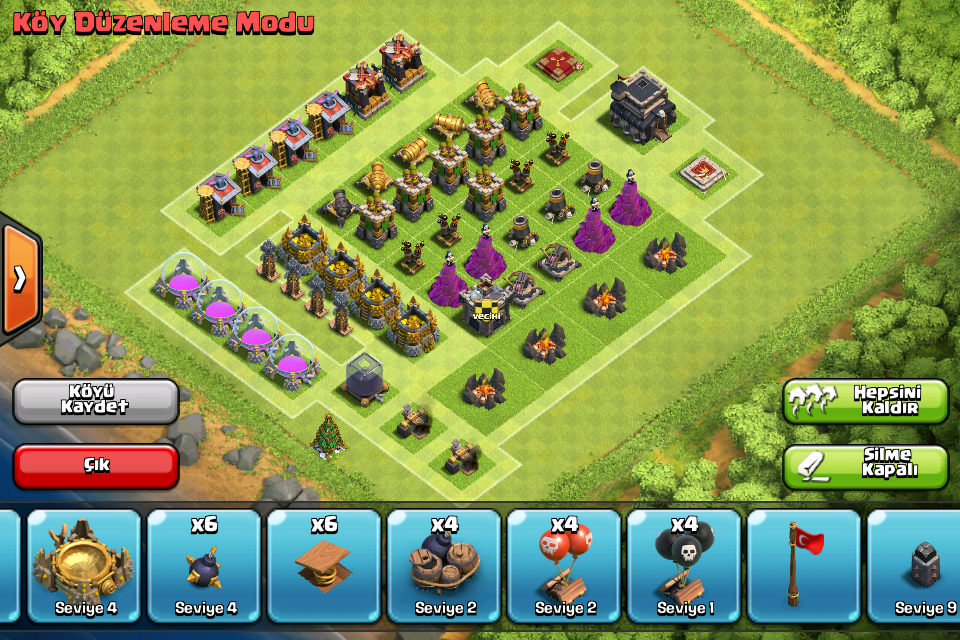This screenshot has width=960, height=640.
Task: Pick the x6 bomb trap slot
Action: pos(204,567)
